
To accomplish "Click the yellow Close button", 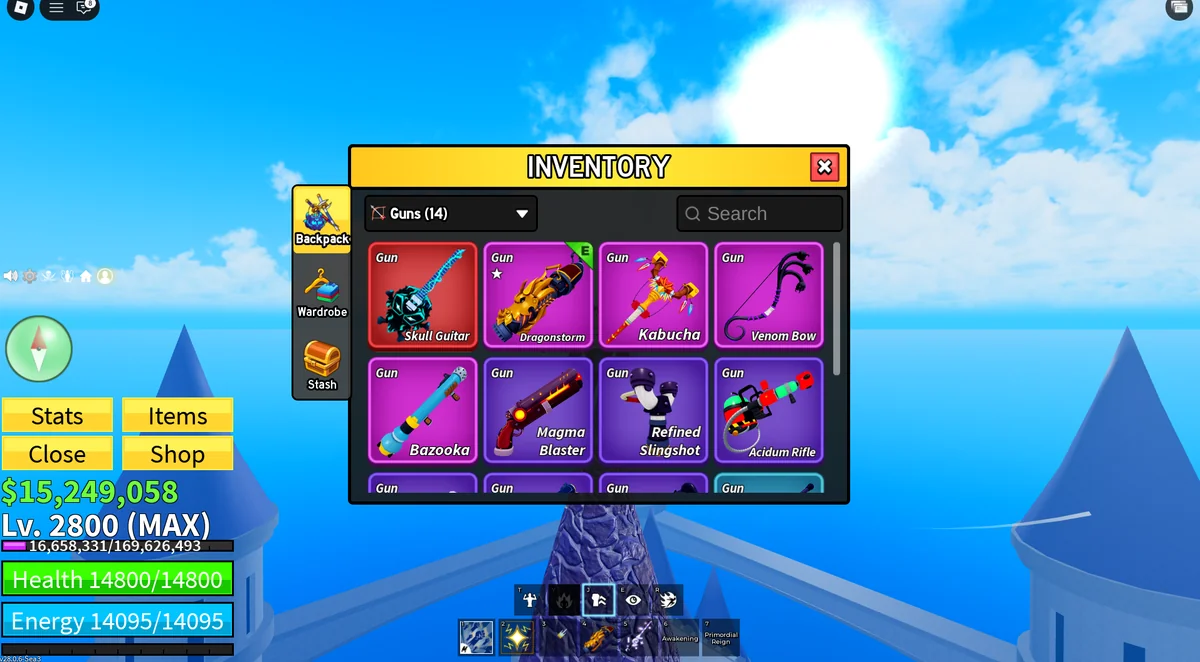I will [x=57, y=454].
